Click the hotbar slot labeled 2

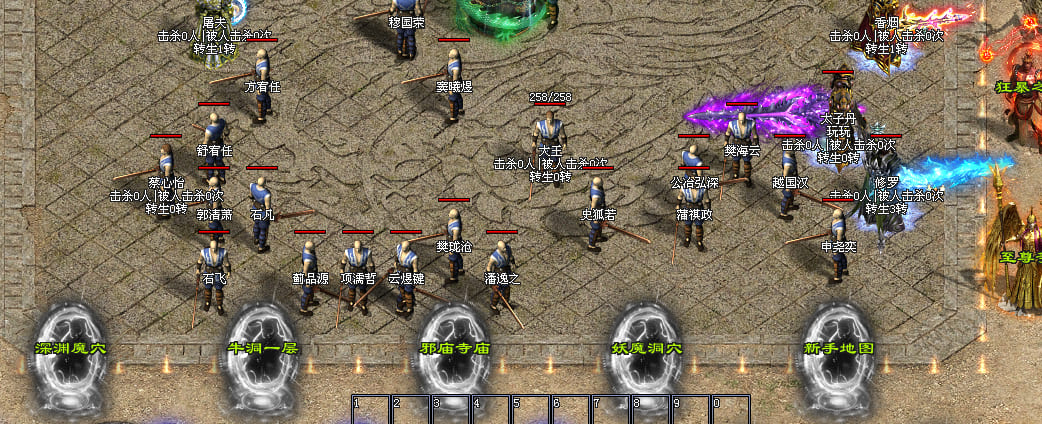click(411, 410)
